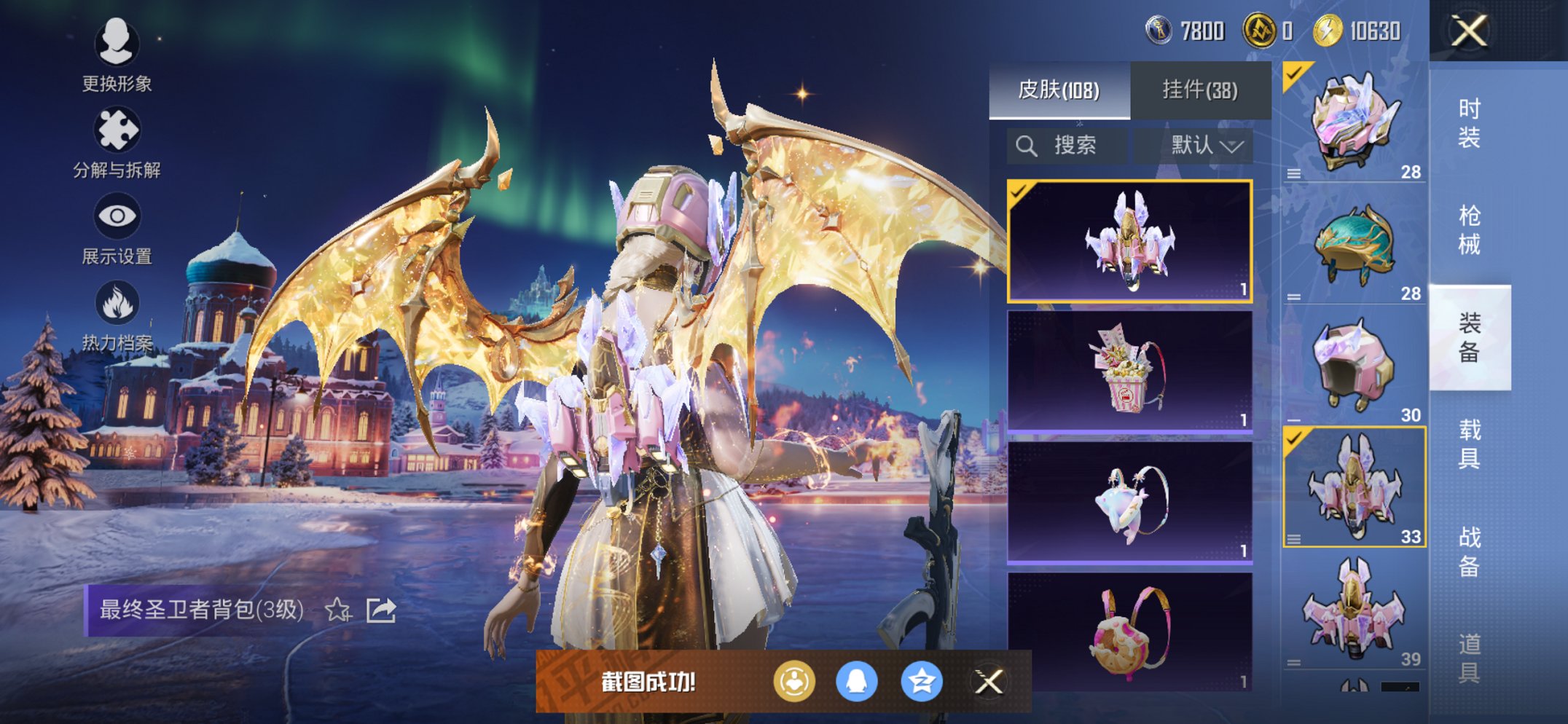The height and width of the screenshot is (724, 1568).
Task: Choose the teal and gold helmet slot
Action: pyautogui.click(x=1354, y=244)
